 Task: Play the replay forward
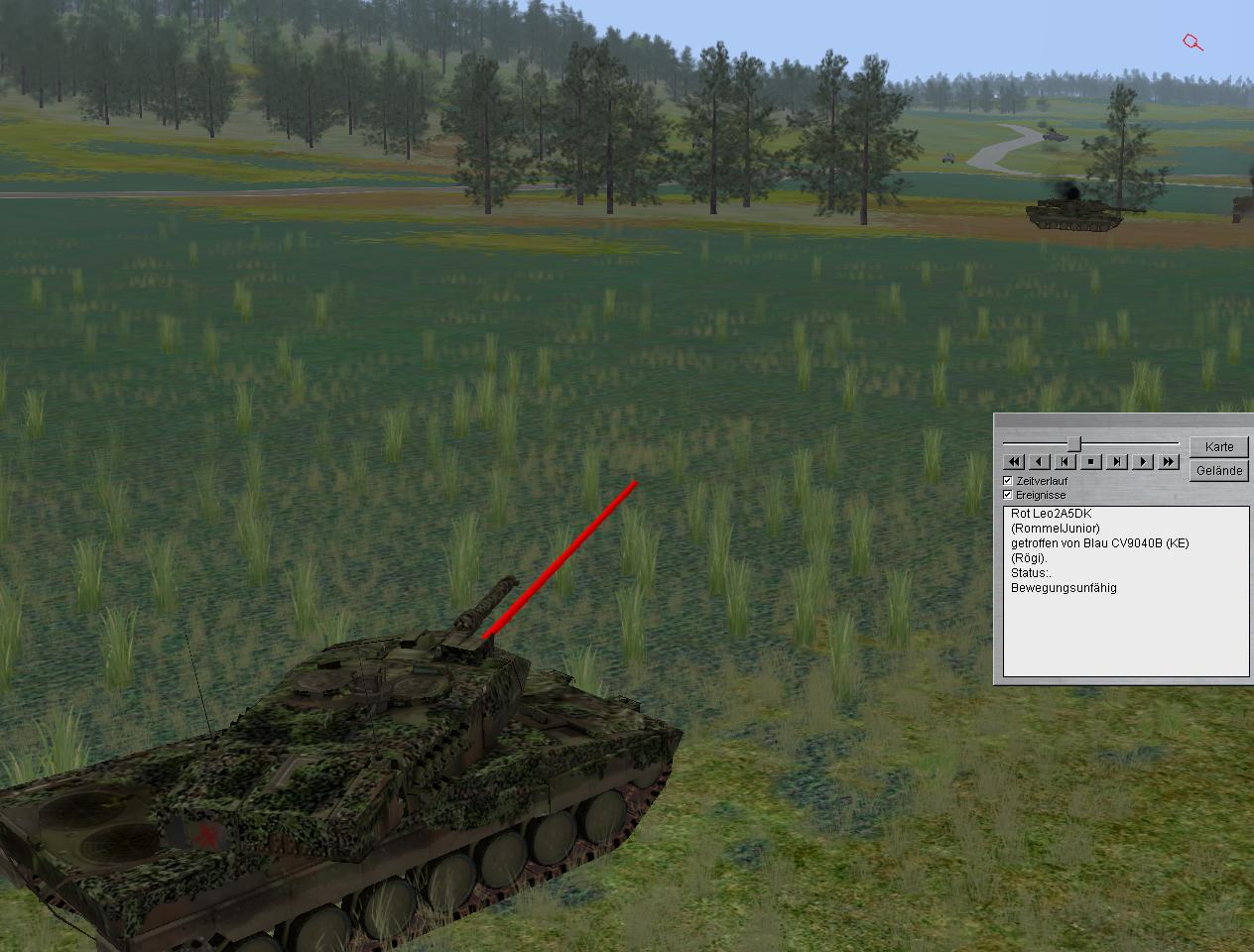pos(1143,462)
